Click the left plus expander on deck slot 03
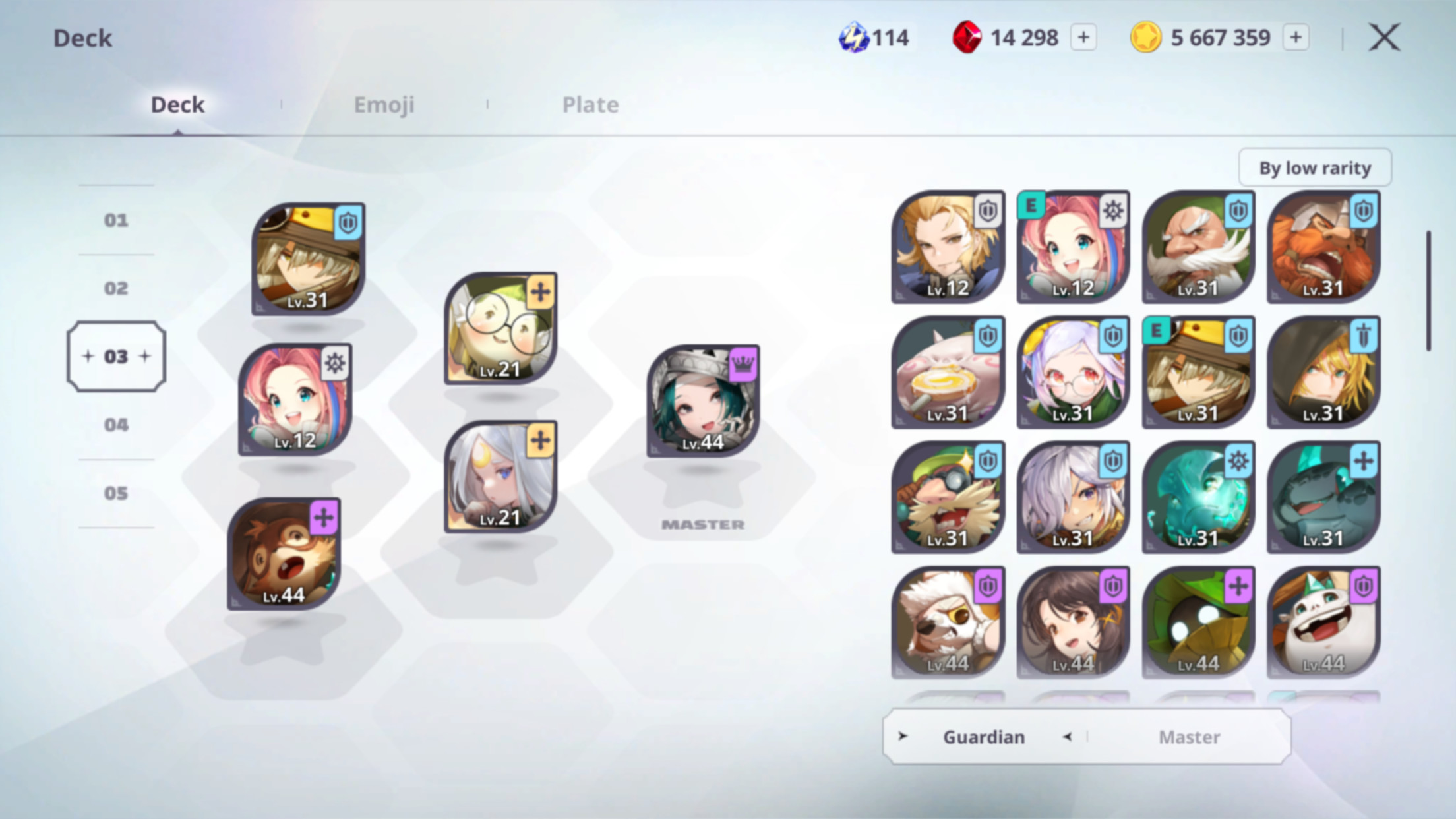1456x819 pixels. (x=88, y=356)
